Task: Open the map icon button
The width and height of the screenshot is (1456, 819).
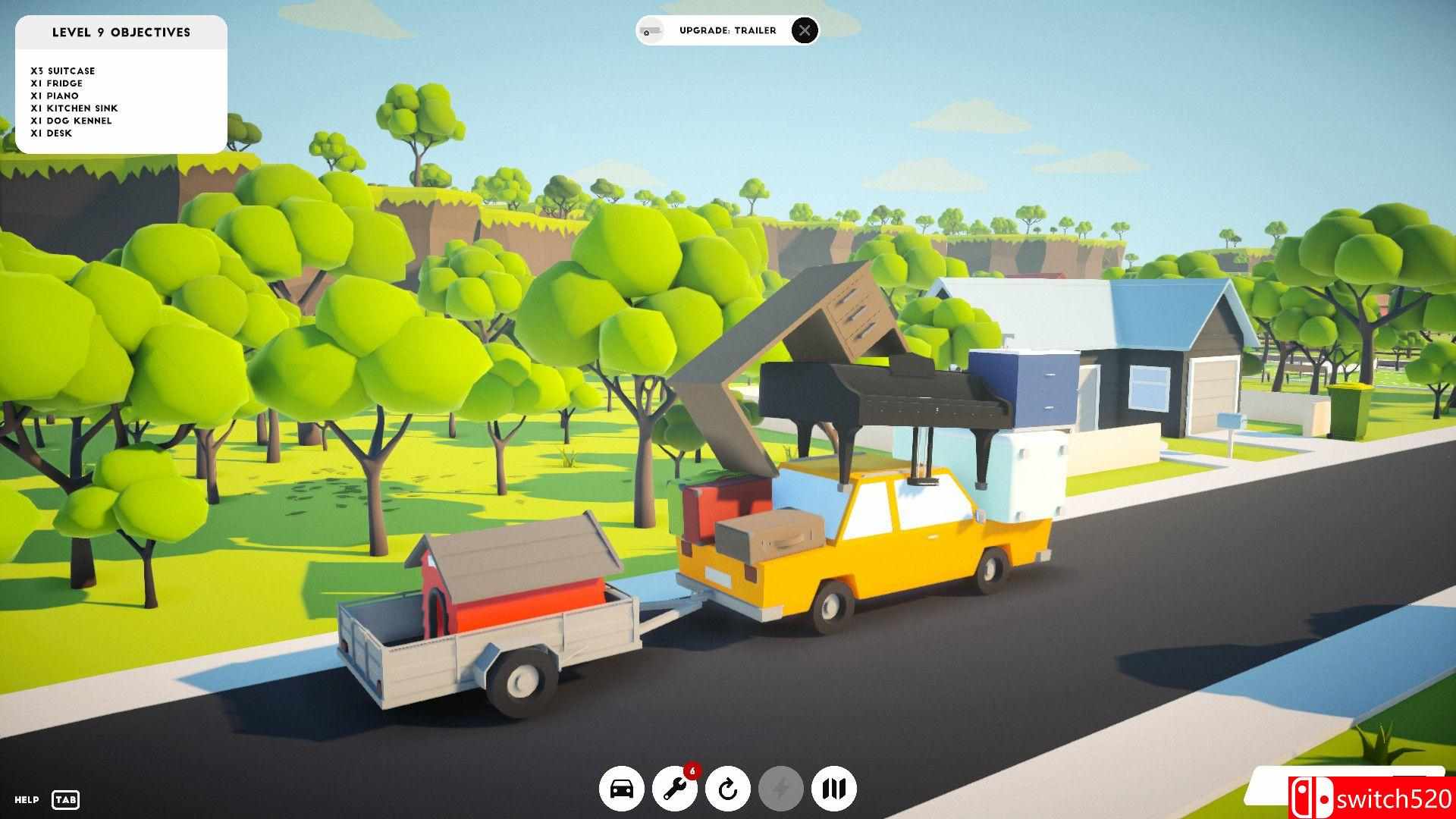Action: click(x=834, y=789)
